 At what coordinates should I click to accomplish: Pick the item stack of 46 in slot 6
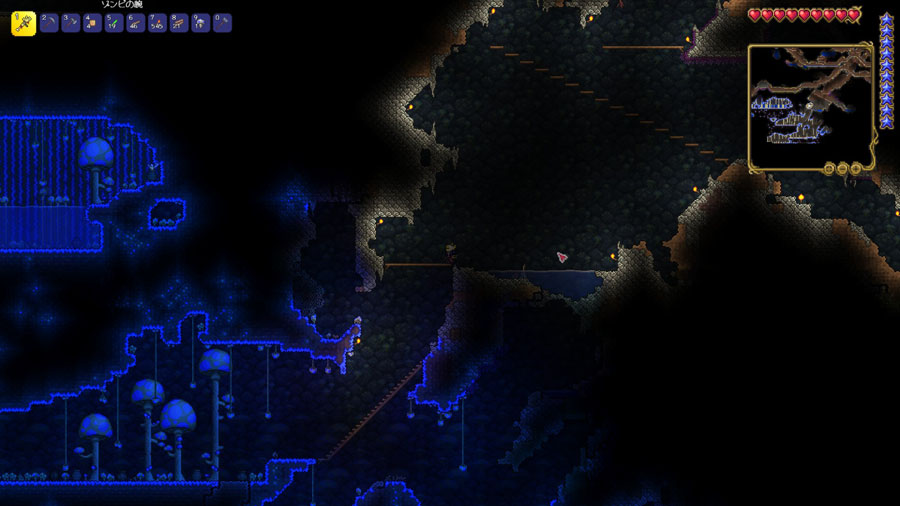point(136,23)
